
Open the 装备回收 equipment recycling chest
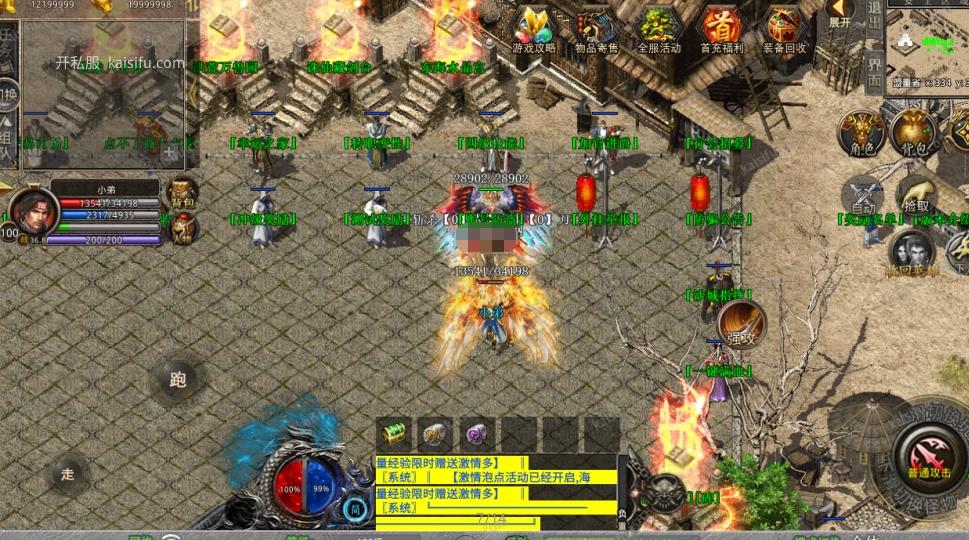pyautogui.click(x=783, y=29)
